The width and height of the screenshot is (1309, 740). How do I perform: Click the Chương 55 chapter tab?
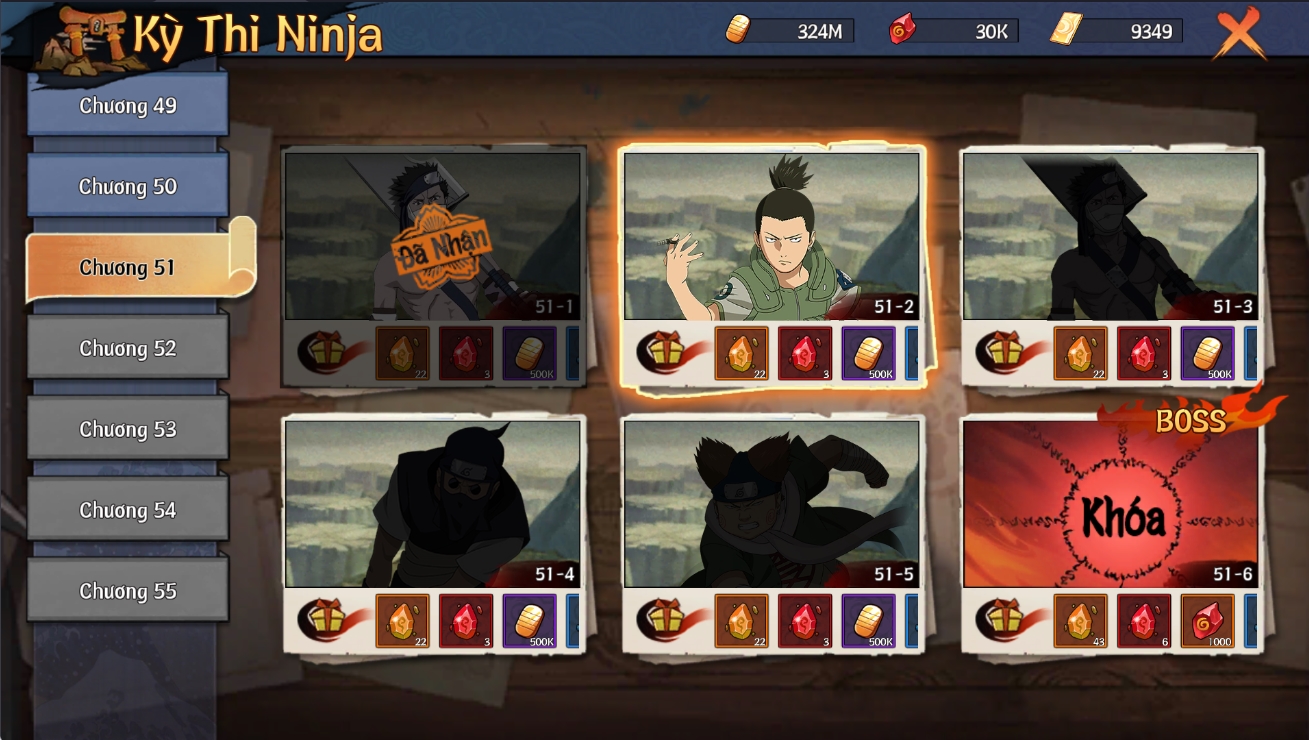click(128, 591)
